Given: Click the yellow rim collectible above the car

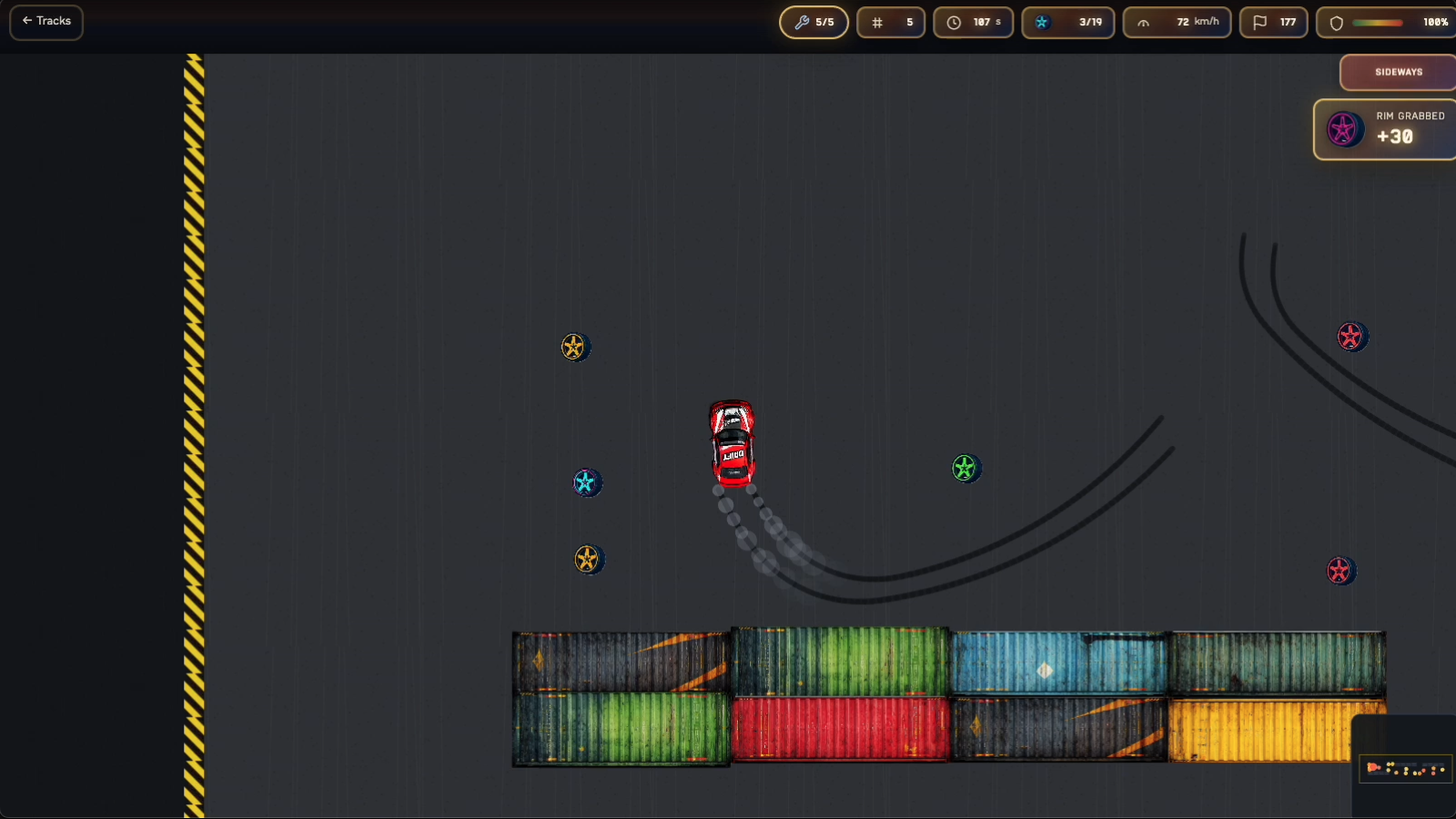Looking at the screenshot, I should pos(575,346).
